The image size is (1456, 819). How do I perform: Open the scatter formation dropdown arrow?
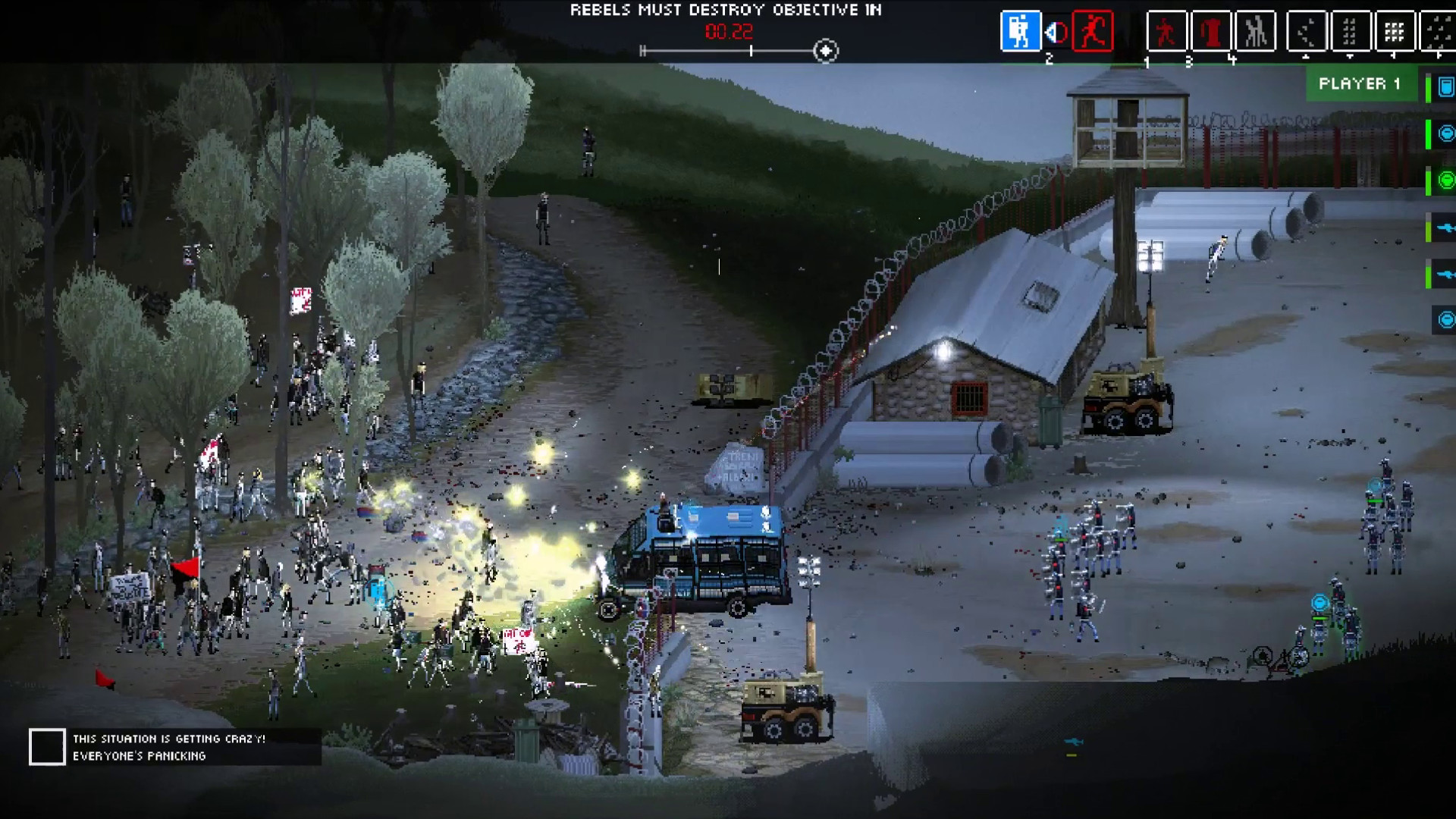pos(1306,58)
